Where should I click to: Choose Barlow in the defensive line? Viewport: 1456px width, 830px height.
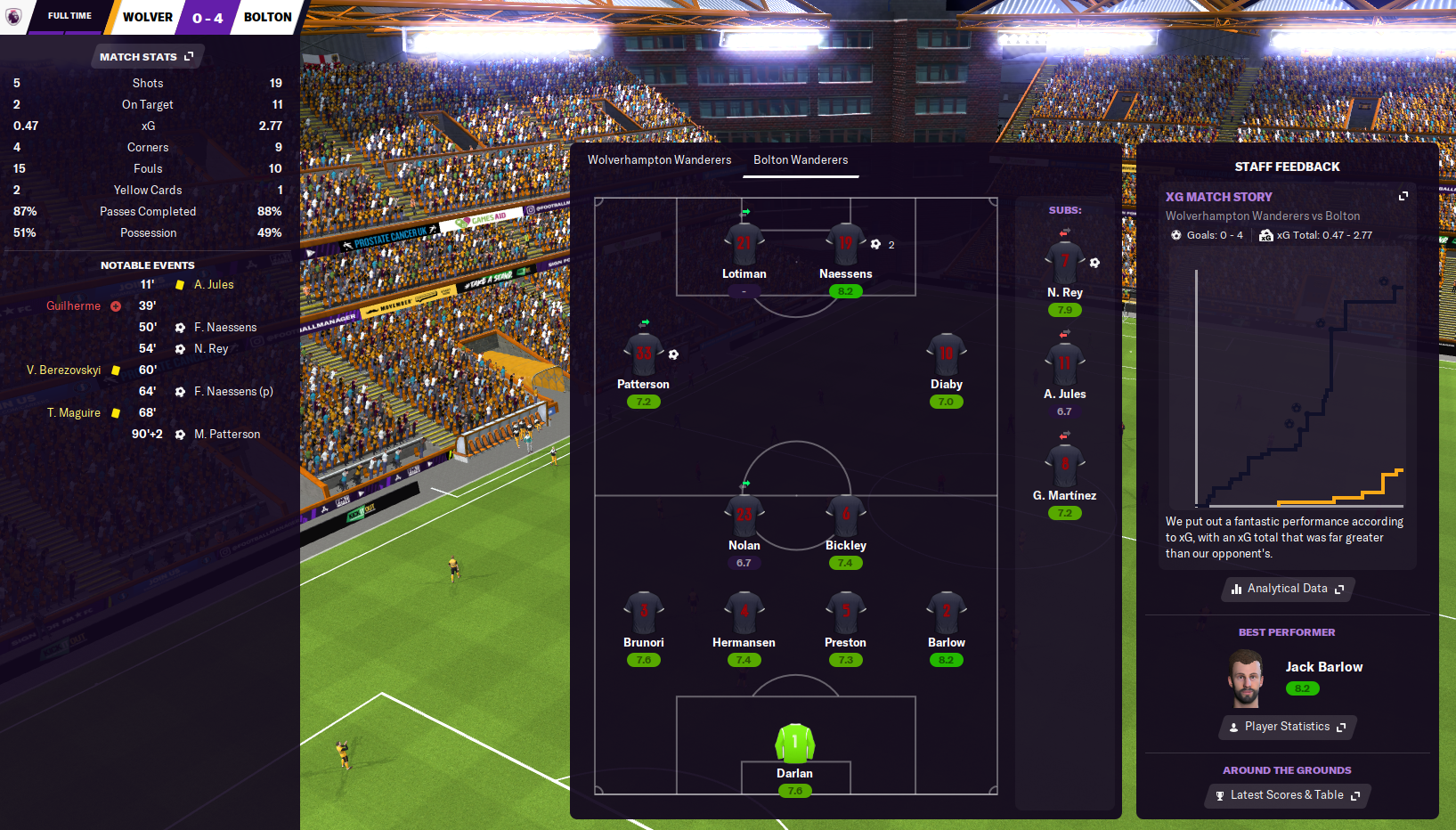coord(946,613)
